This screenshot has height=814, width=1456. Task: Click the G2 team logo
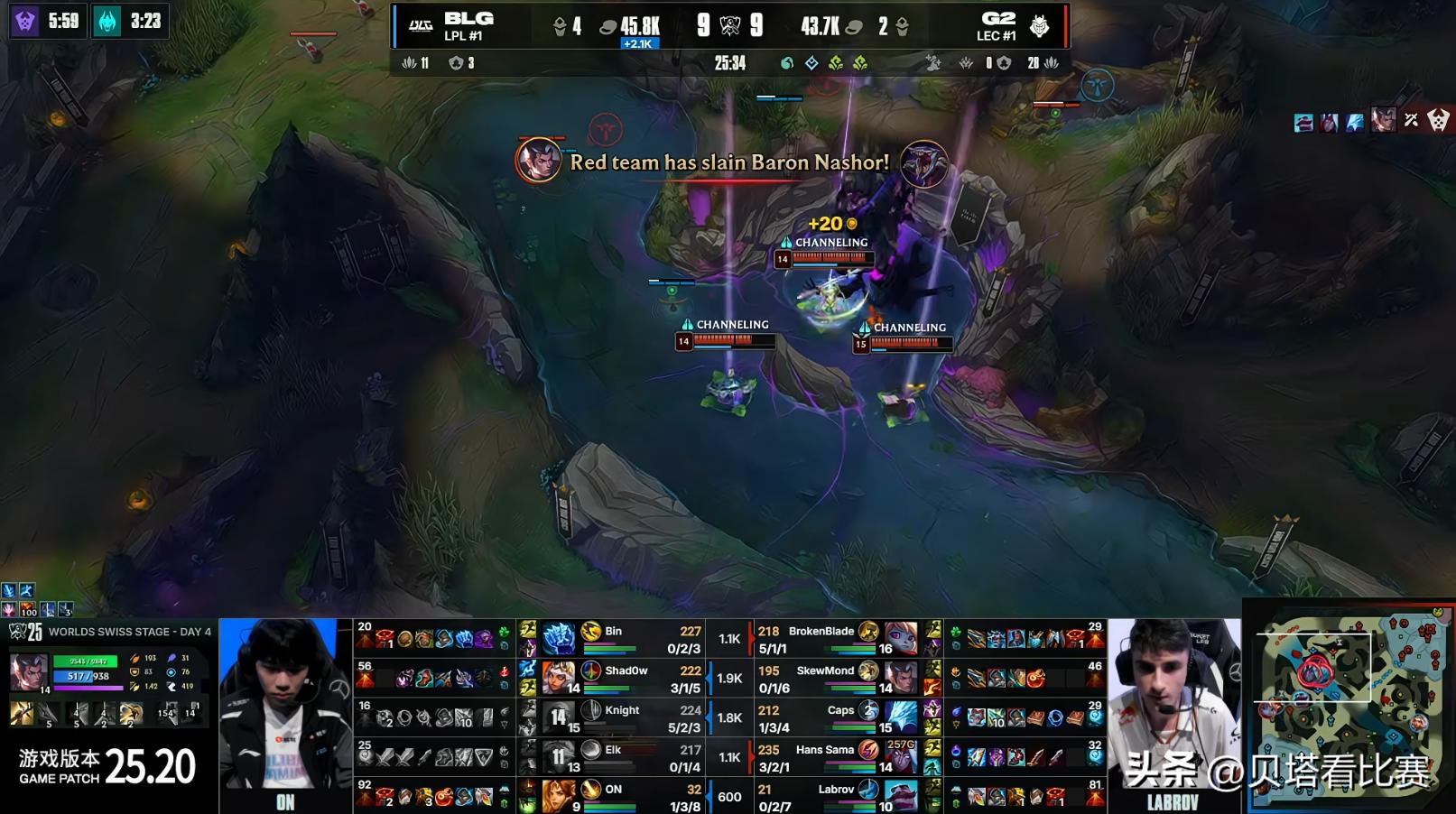[1039, 25]
